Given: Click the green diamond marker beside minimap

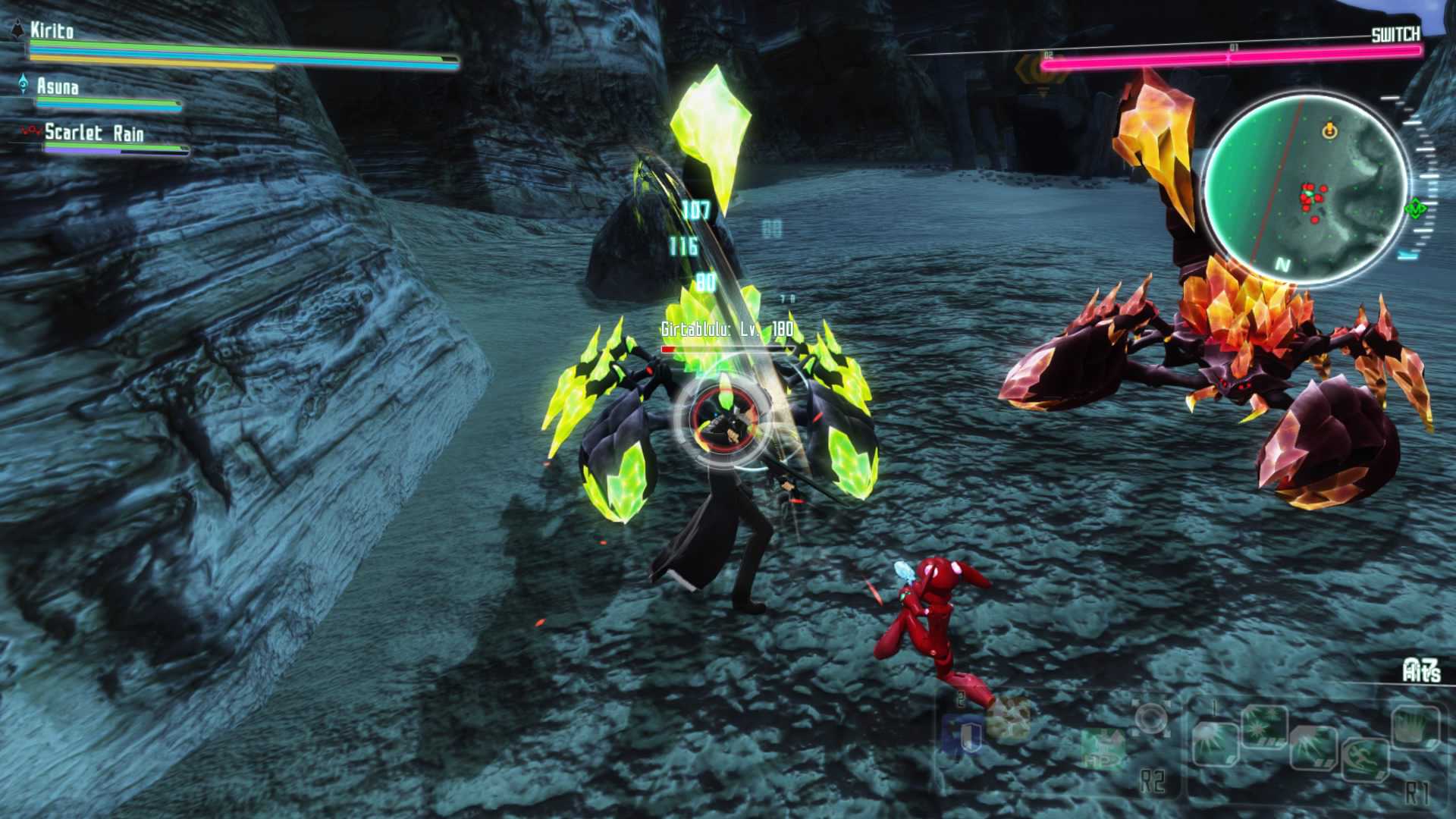Looking at the screenshot, I should (x=1415, y=207).
